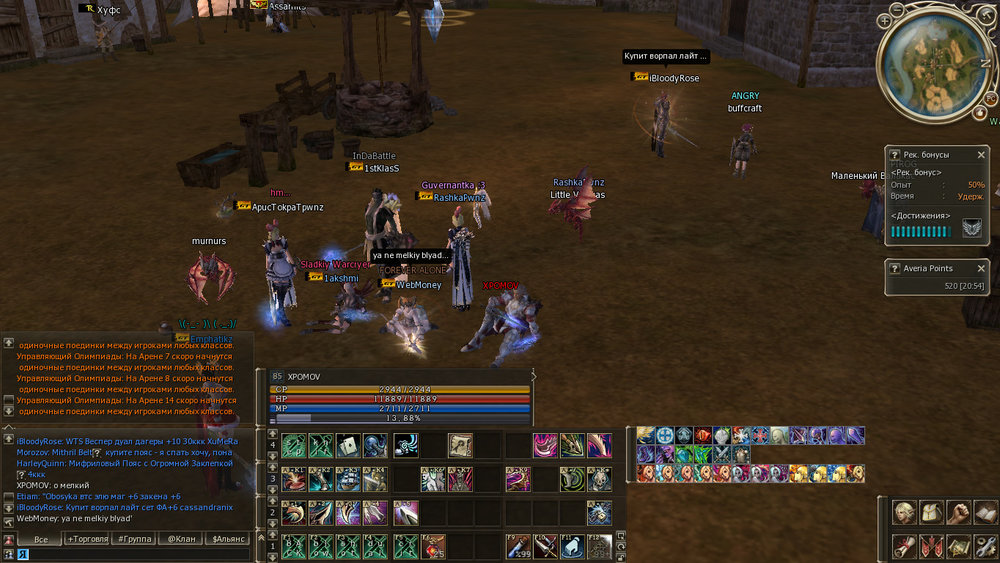Open the +Торговля chat tab
Screen dimensions: 1000x563
point(89,539)
